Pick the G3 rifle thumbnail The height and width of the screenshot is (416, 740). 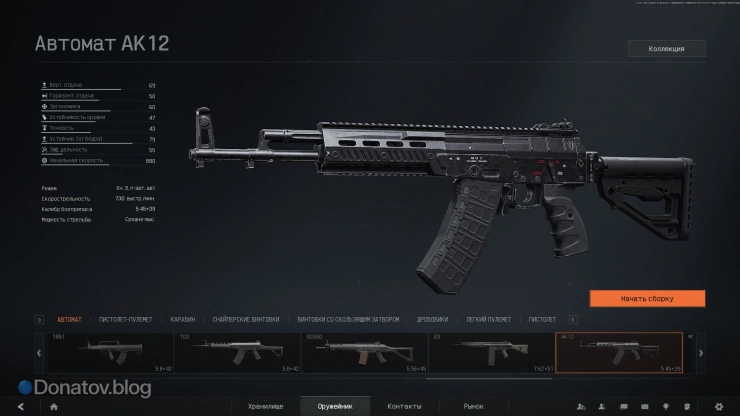(x=491, y=353)
